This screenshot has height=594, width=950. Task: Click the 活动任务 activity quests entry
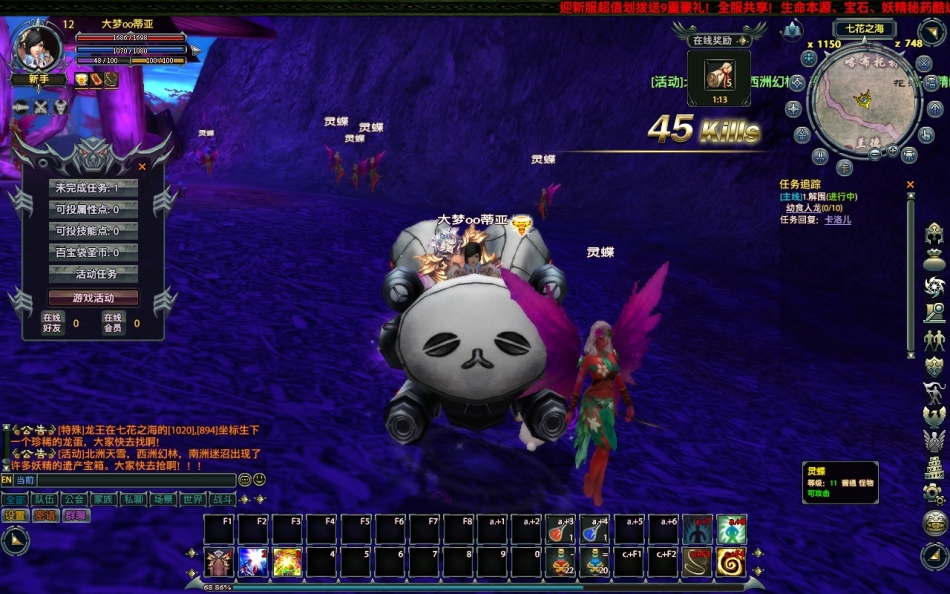pos(93,274)
